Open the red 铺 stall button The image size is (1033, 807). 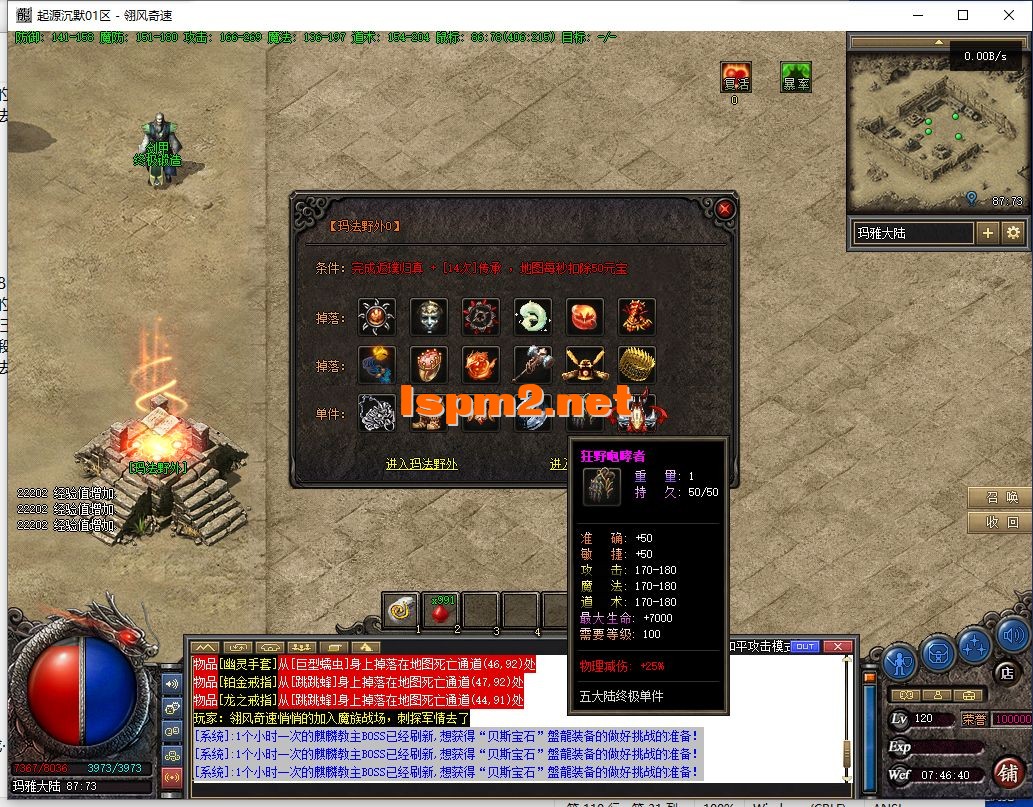coord(1008,772)
